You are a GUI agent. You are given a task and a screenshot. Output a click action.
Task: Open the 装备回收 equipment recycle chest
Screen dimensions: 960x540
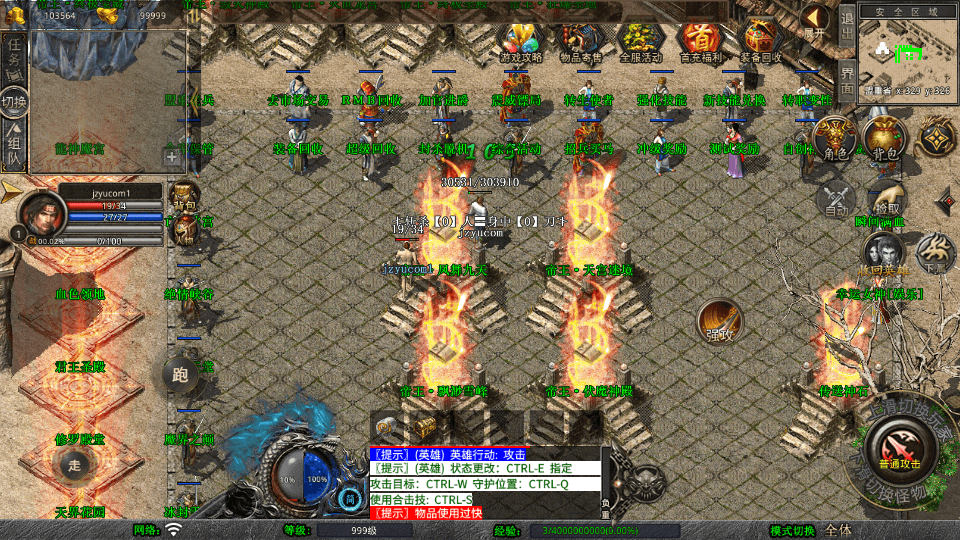tap(761, 40)
